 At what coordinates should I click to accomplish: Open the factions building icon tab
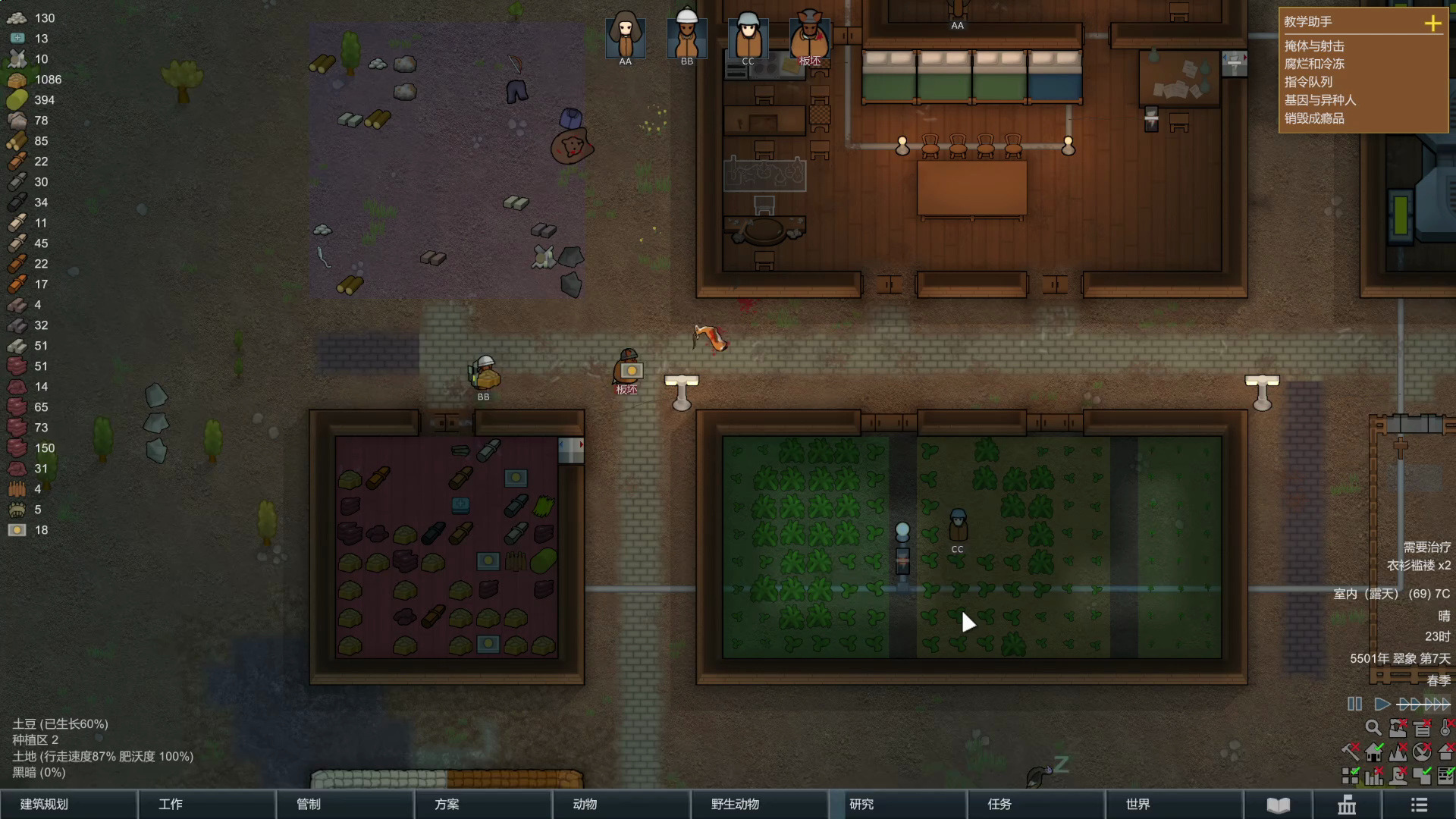tap(1347, 805)
